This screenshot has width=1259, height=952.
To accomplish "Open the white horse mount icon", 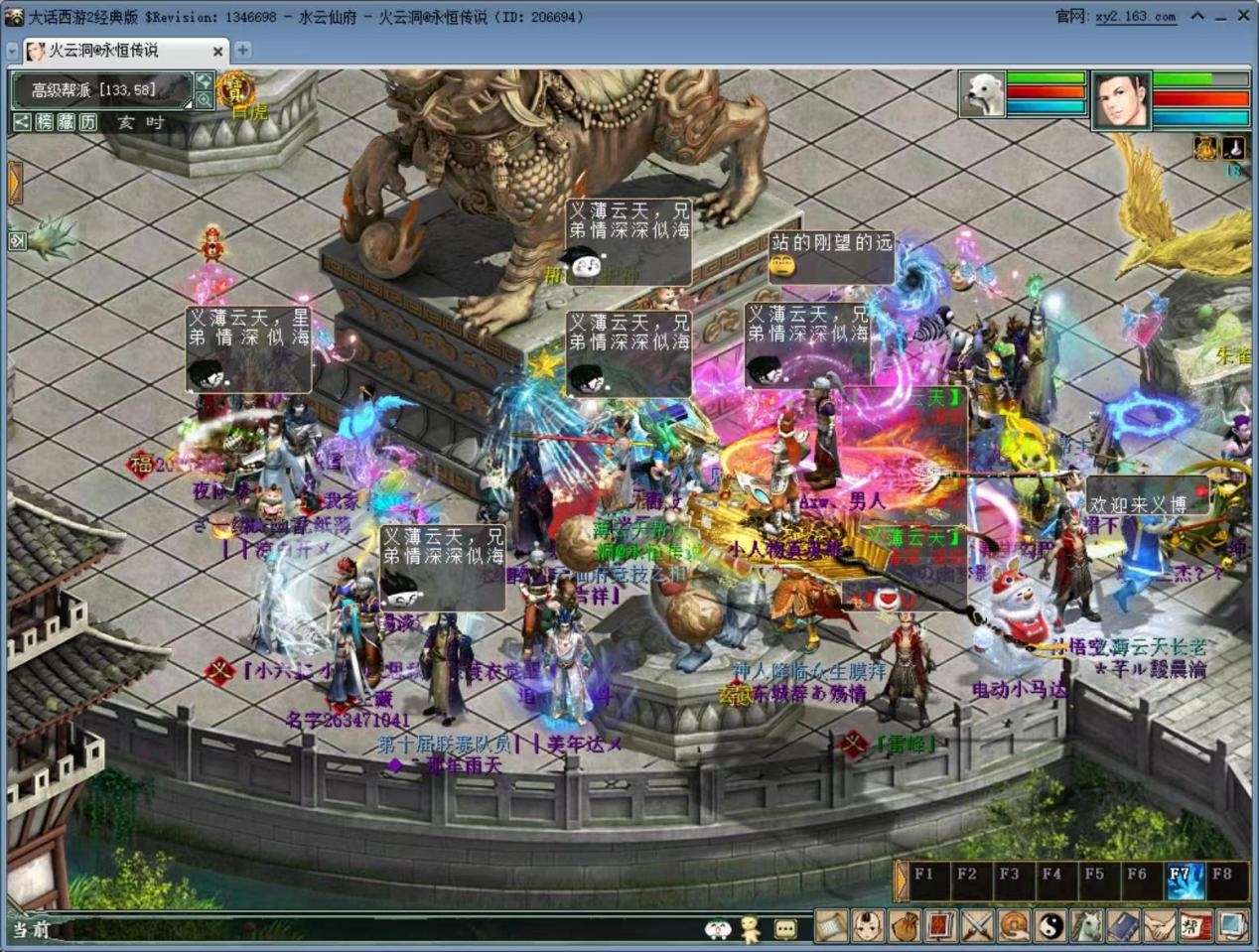I will pyautogui.click(x=1086, y=926).
